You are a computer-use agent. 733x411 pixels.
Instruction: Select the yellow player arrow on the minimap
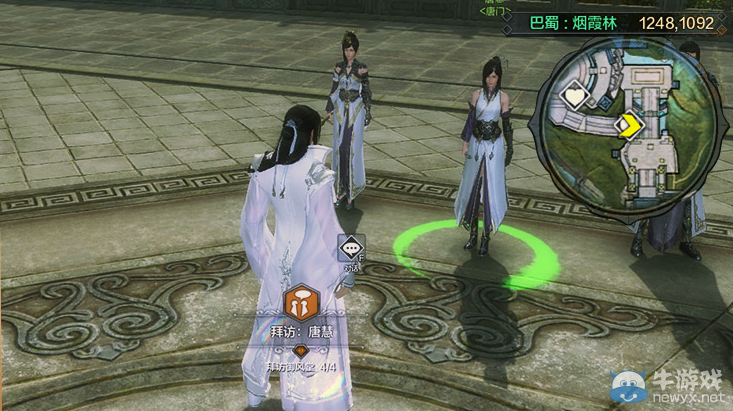coord(629,125)
